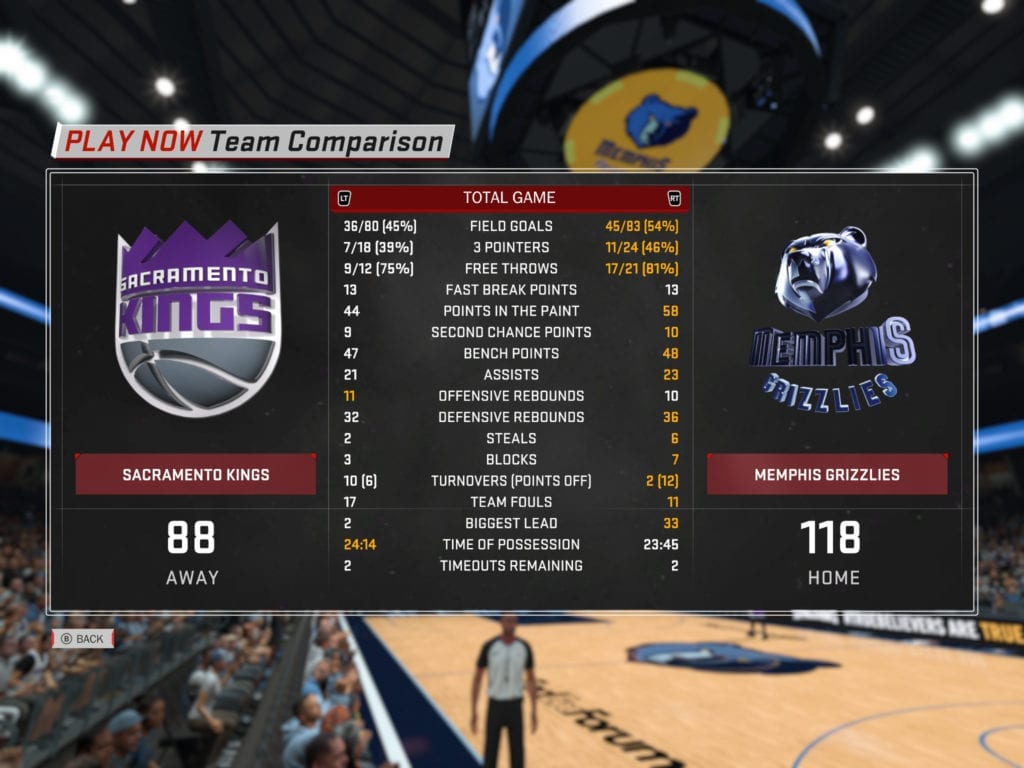Choose the Memphis Grizzlies name banner

click(827, 474)
